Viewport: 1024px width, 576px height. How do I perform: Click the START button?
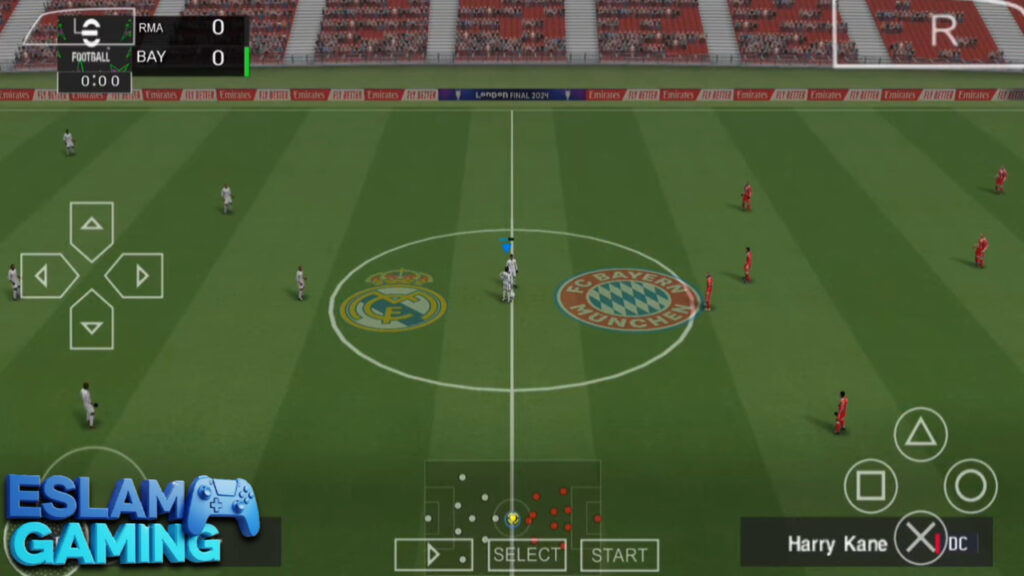619,555
